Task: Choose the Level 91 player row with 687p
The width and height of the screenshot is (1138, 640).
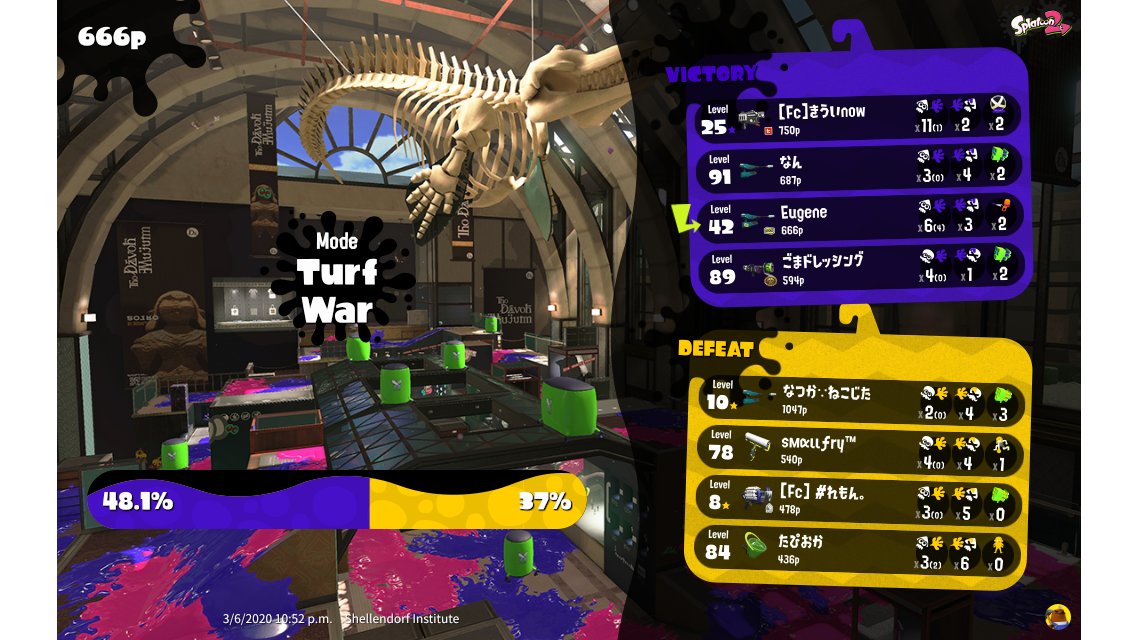Action: [858, 168]
